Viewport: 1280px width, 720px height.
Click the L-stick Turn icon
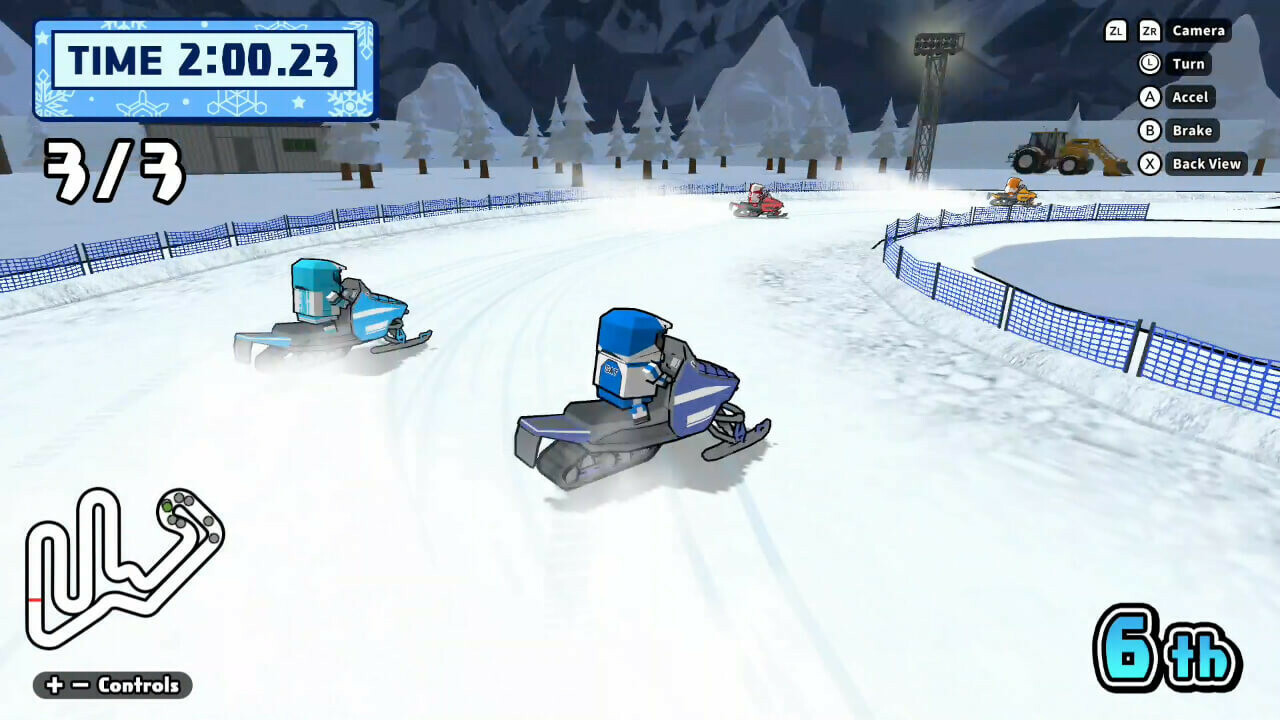1149,63
